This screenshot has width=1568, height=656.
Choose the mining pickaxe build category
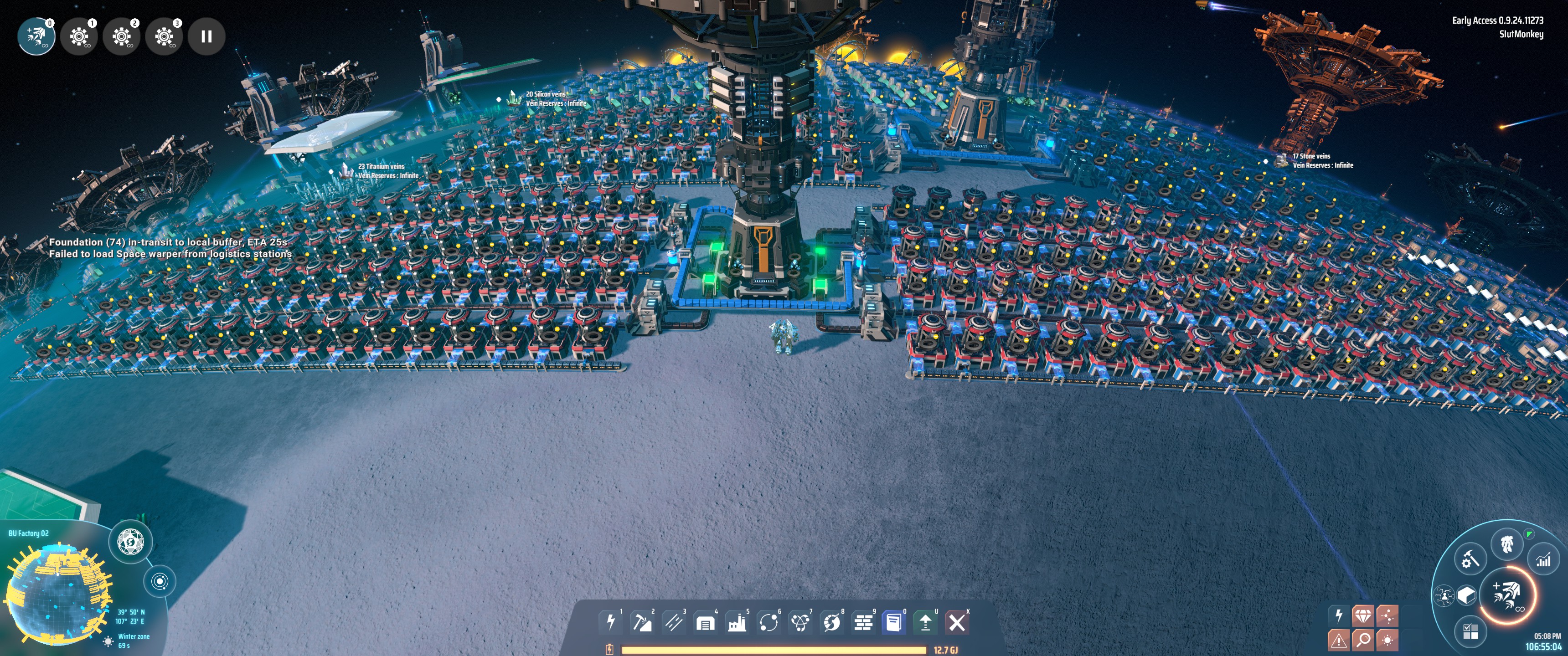[x=642, y=622]
